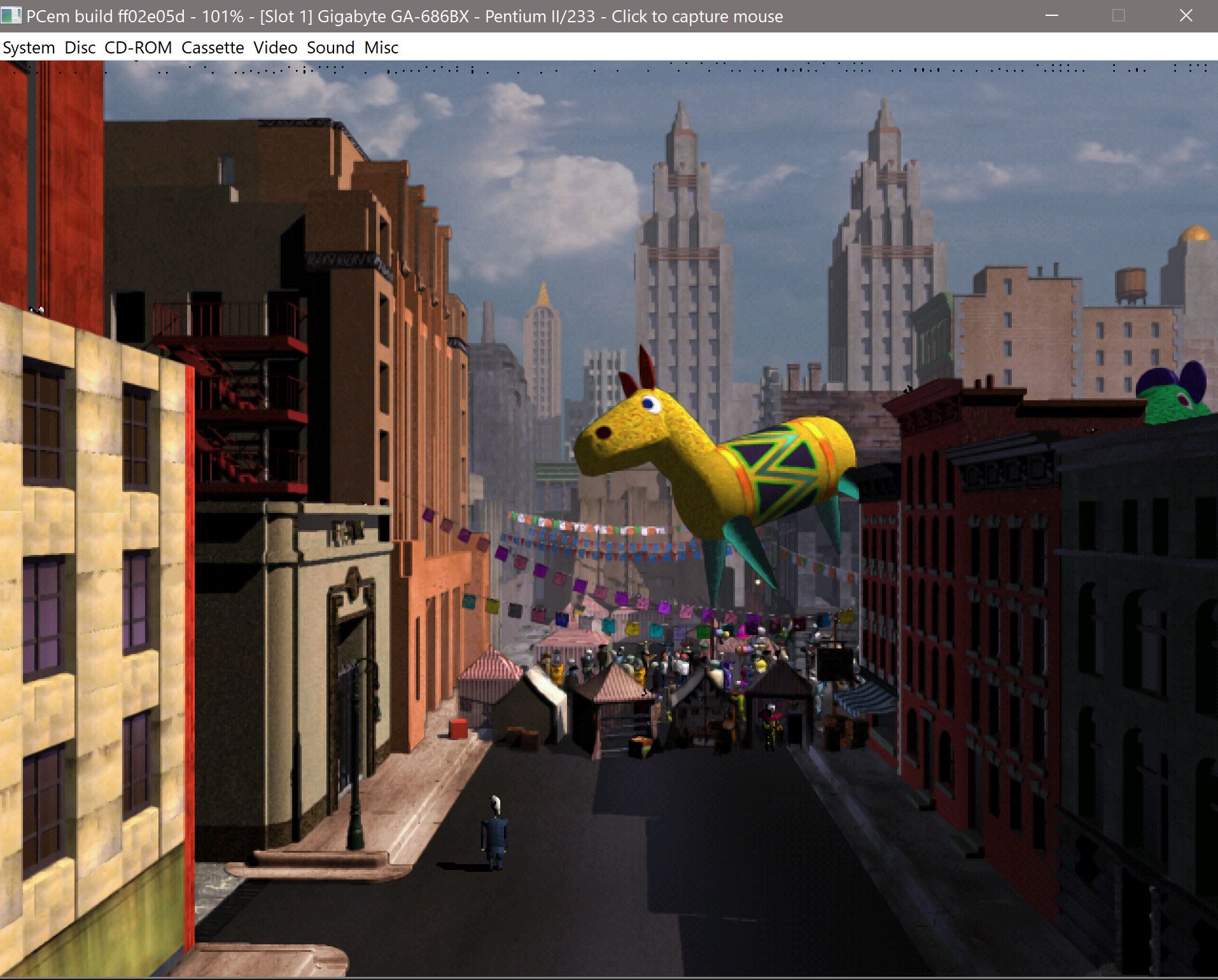Minimize the PCem emulator window
Screen dimensions: 1218x980
[x=1051, y=16]
